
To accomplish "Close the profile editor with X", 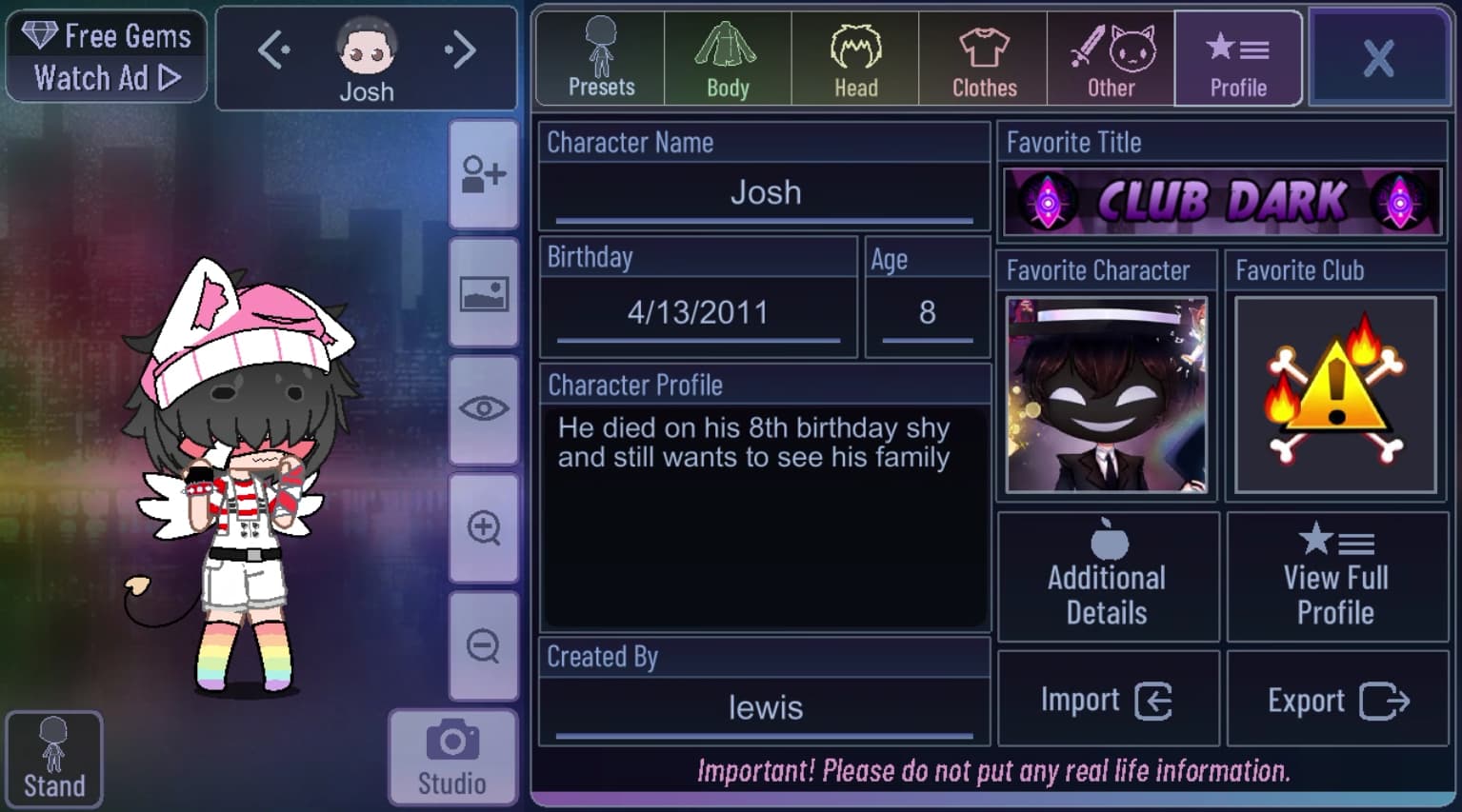I will pos(1378,58).
